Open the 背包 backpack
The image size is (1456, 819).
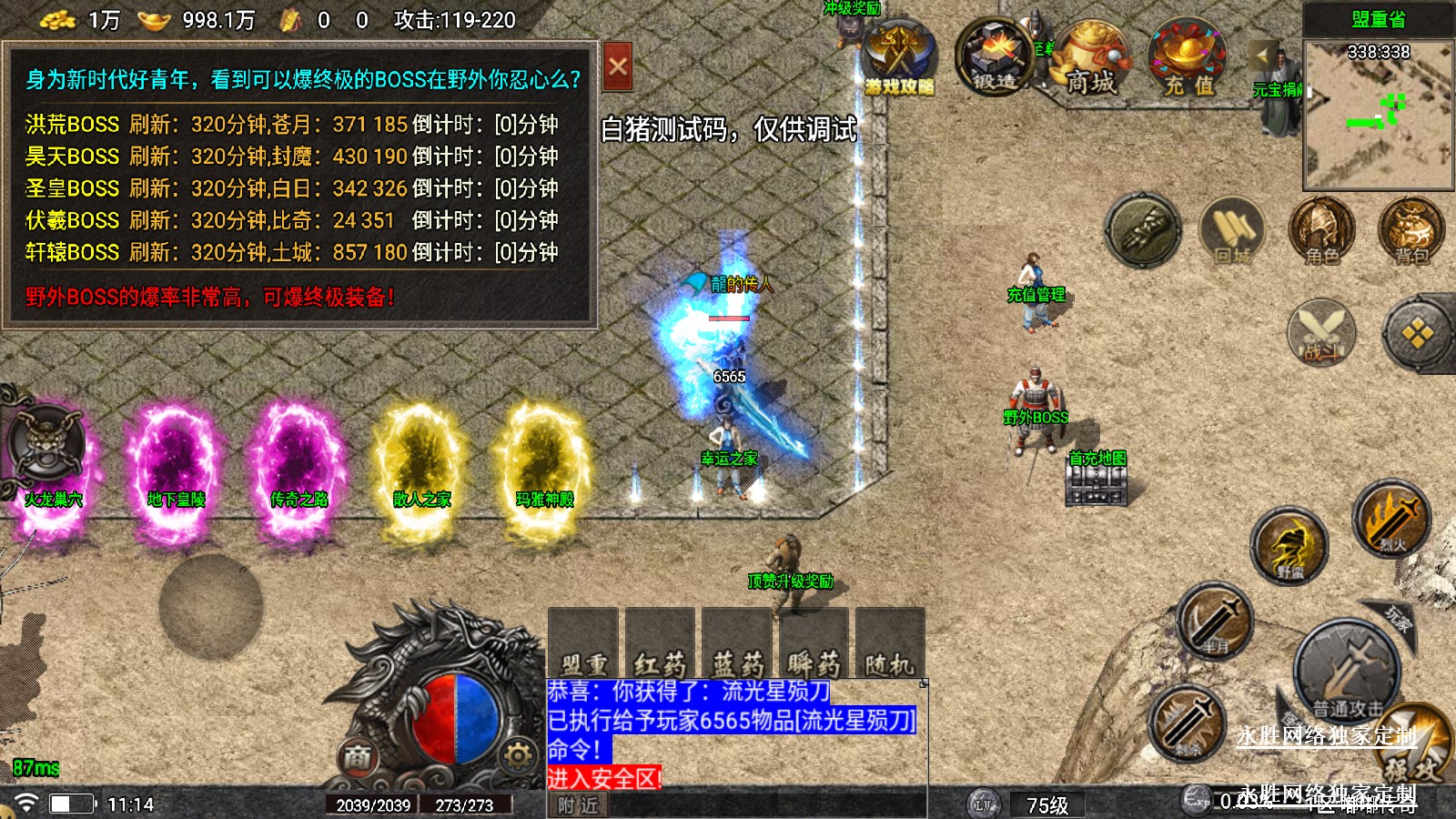(1411, 231)
